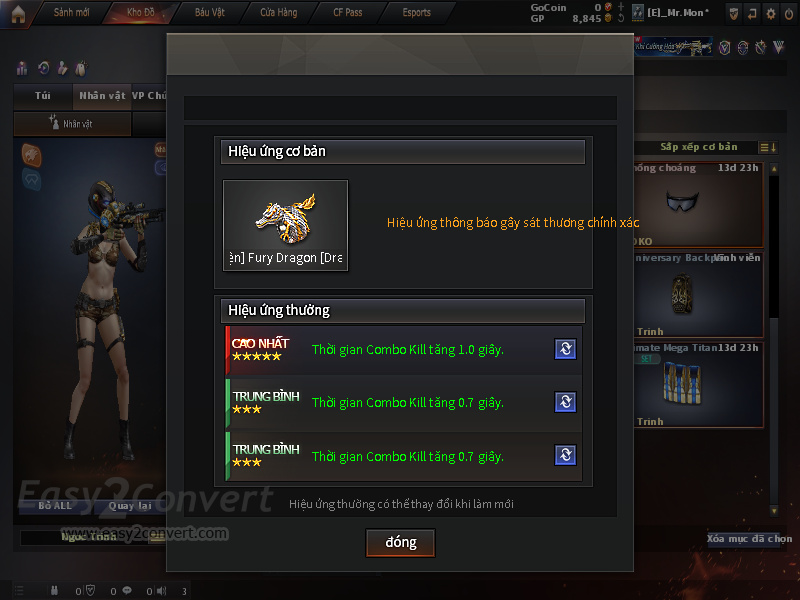Switch to the Kho Đồ tab

[141, 12]
